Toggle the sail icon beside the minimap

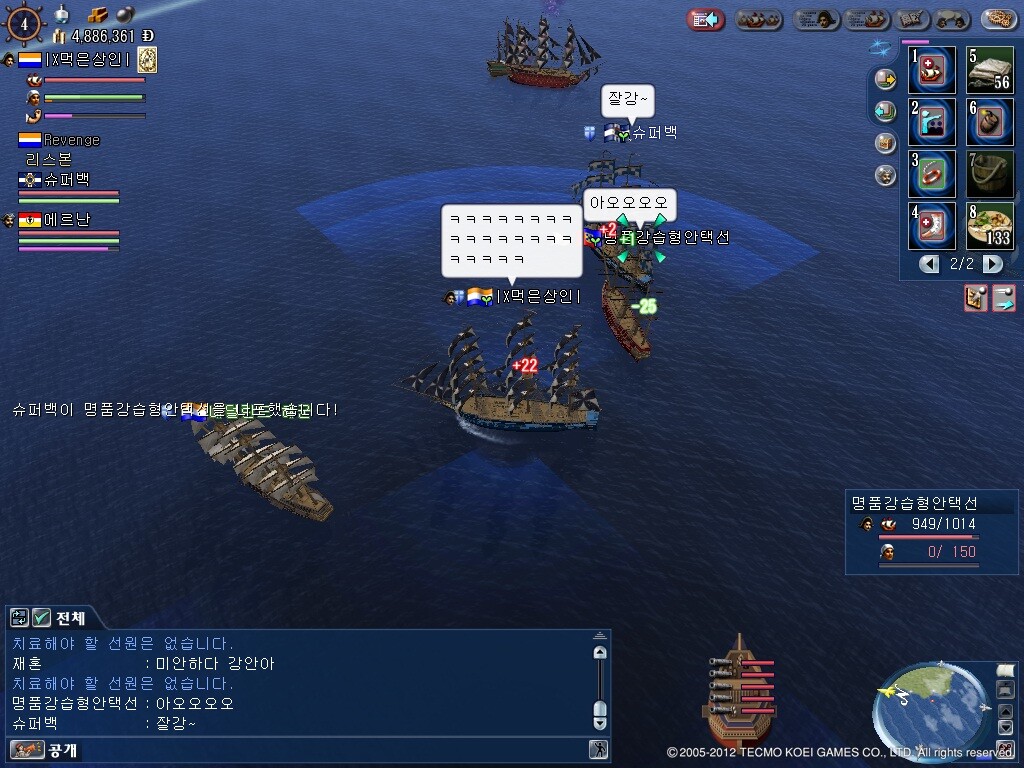pos(1005,670)
